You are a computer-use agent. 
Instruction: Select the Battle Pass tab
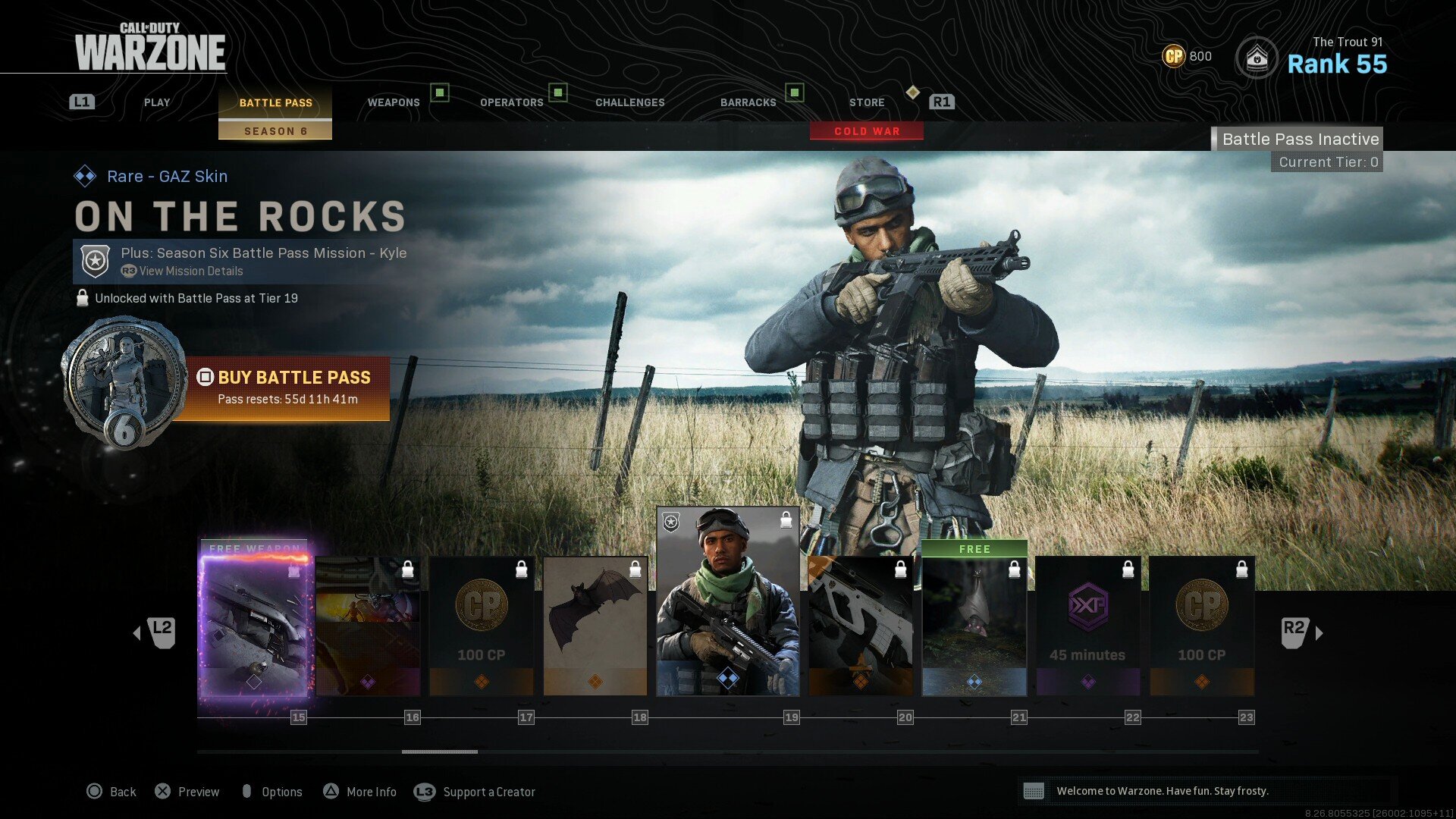point(275,102)
